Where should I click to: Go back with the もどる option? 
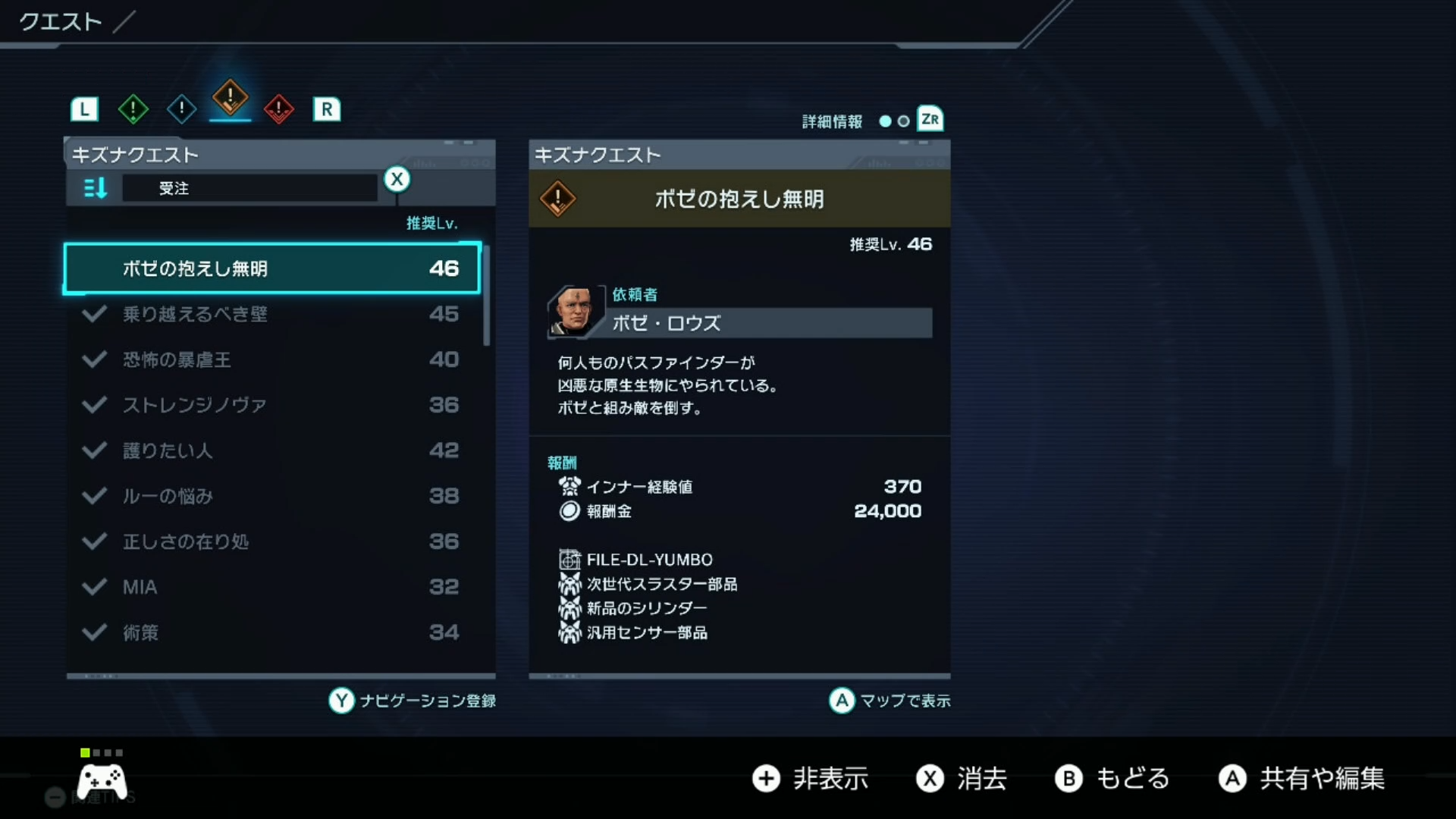1112,779
